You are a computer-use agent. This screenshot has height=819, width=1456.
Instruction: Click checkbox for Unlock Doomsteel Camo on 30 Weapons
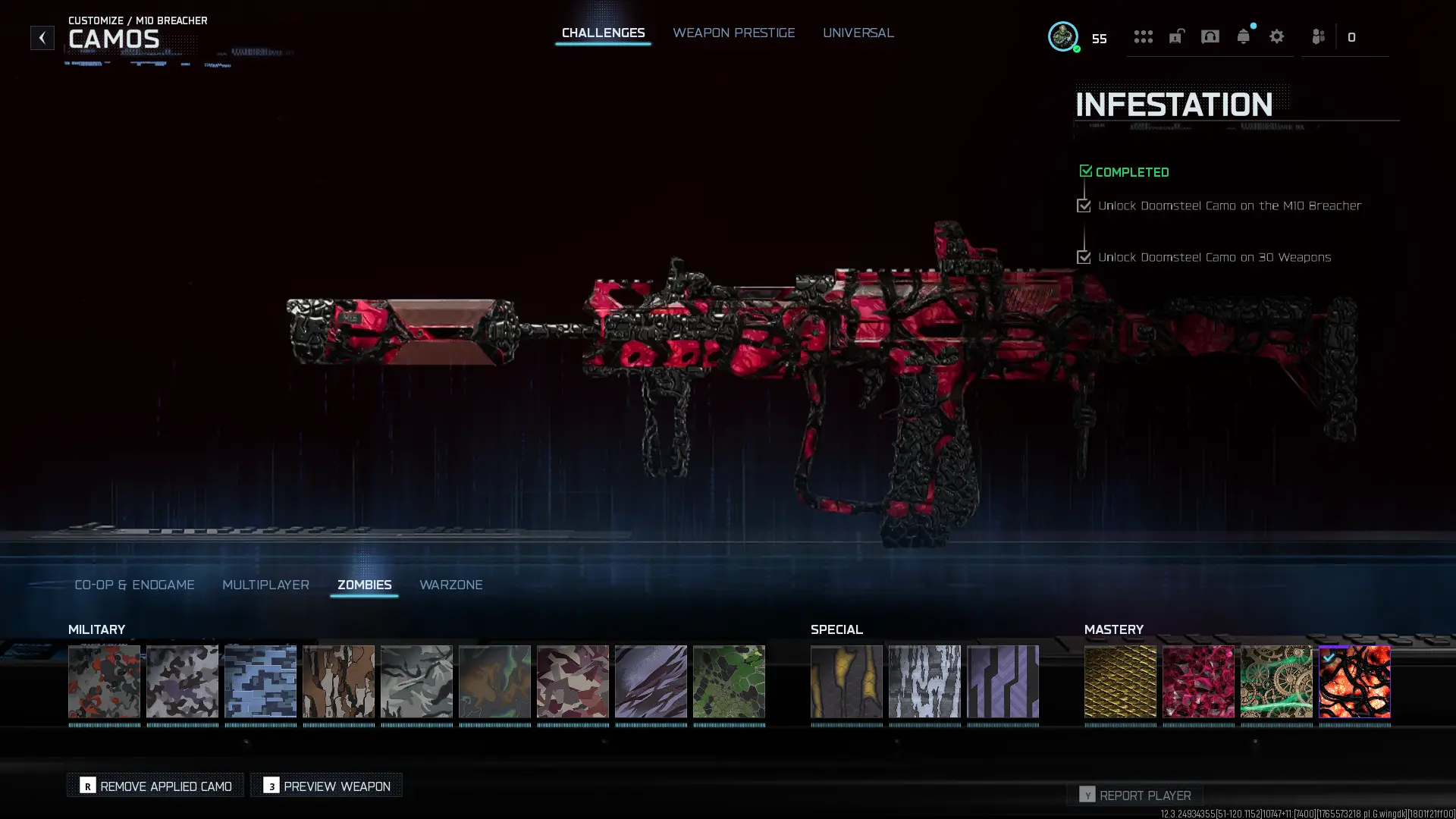[x=1084, y=257]
